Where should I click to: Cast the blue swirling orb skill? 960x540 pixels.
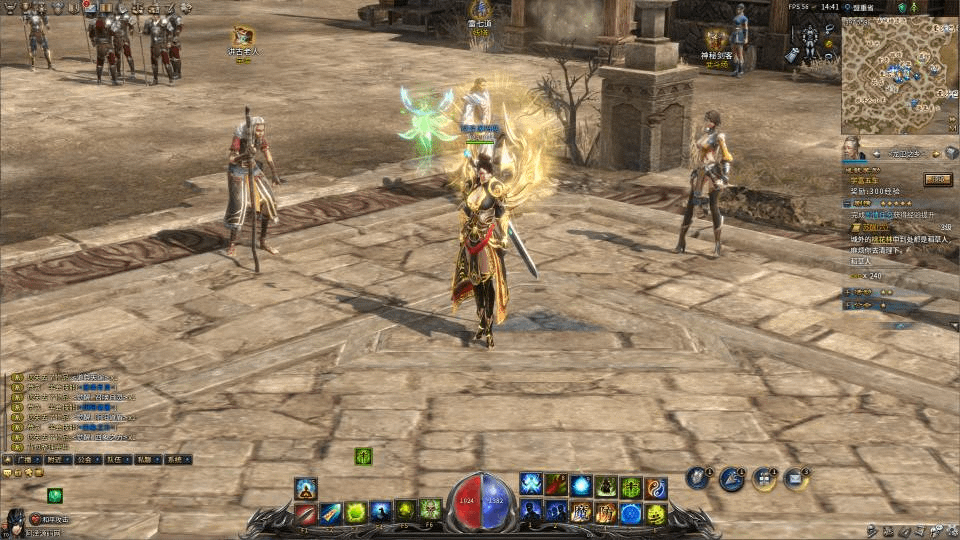coord(581,487)
